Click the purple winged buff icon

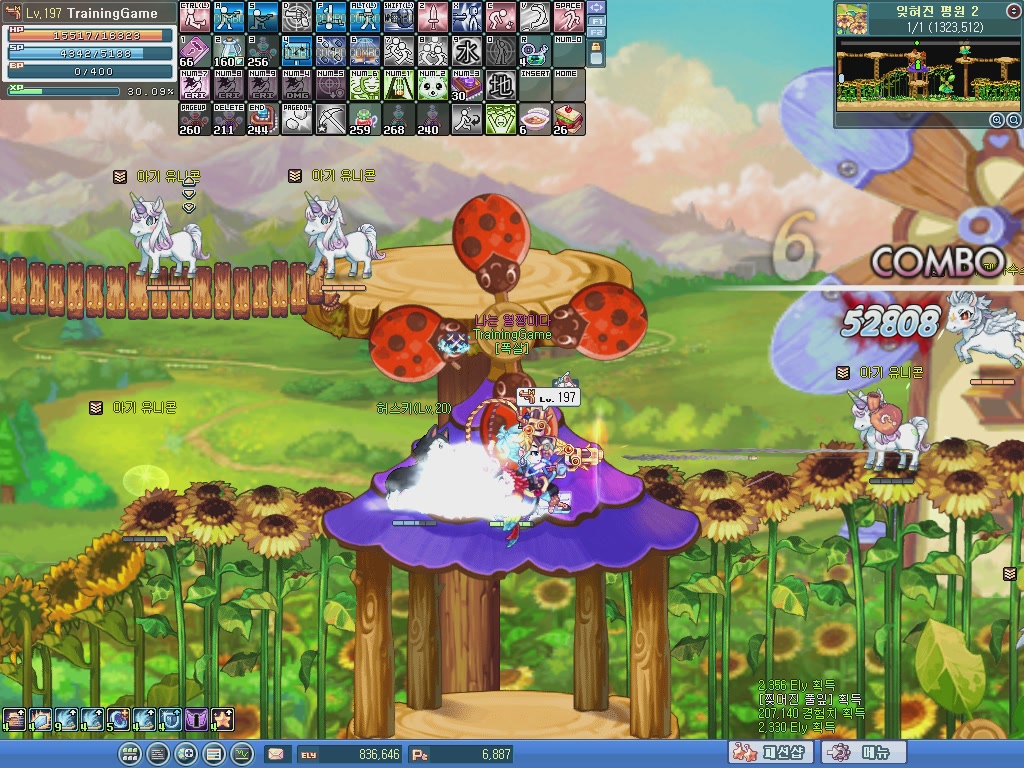point(196,719)
